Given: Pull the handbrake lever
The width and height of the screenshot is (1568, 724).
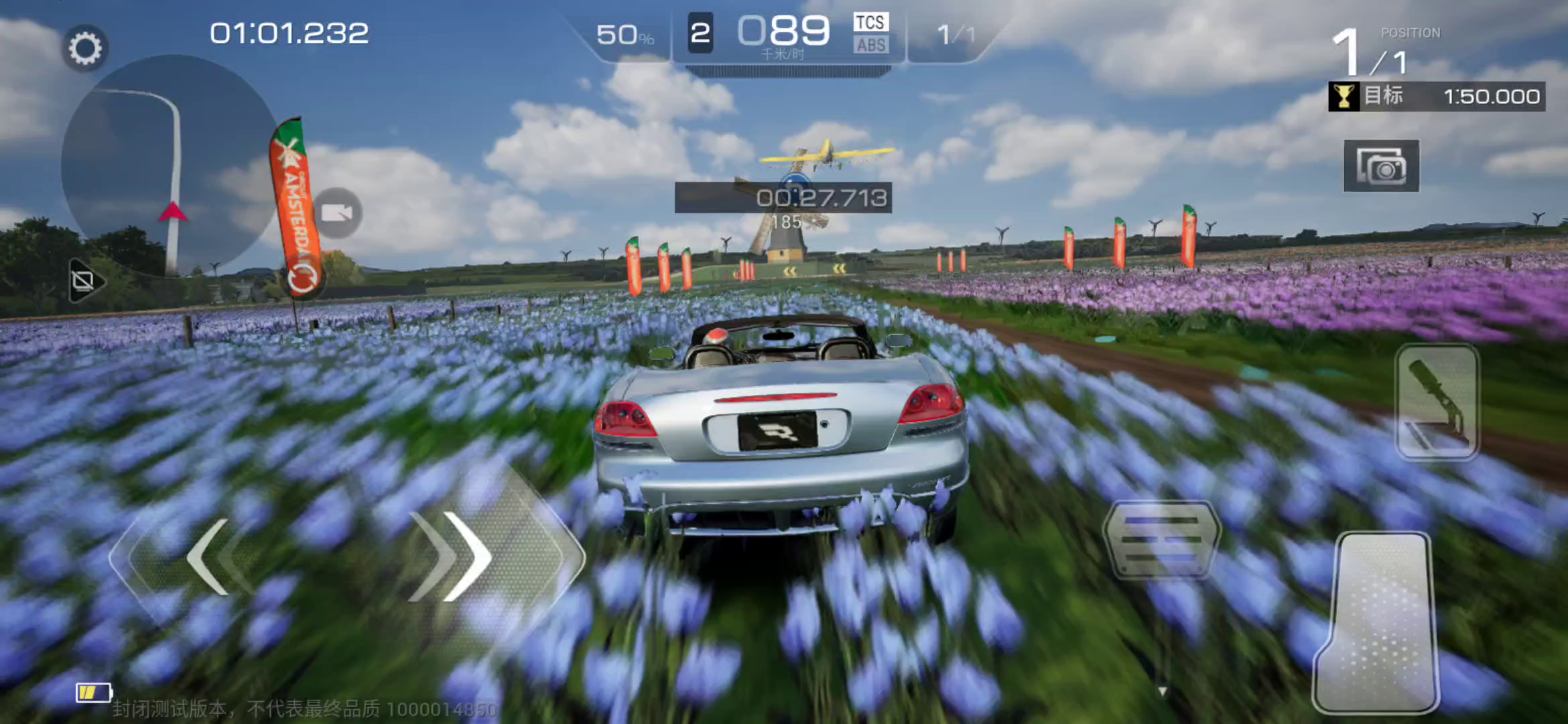Looking at the screenshot, I should coord(1437,402).
